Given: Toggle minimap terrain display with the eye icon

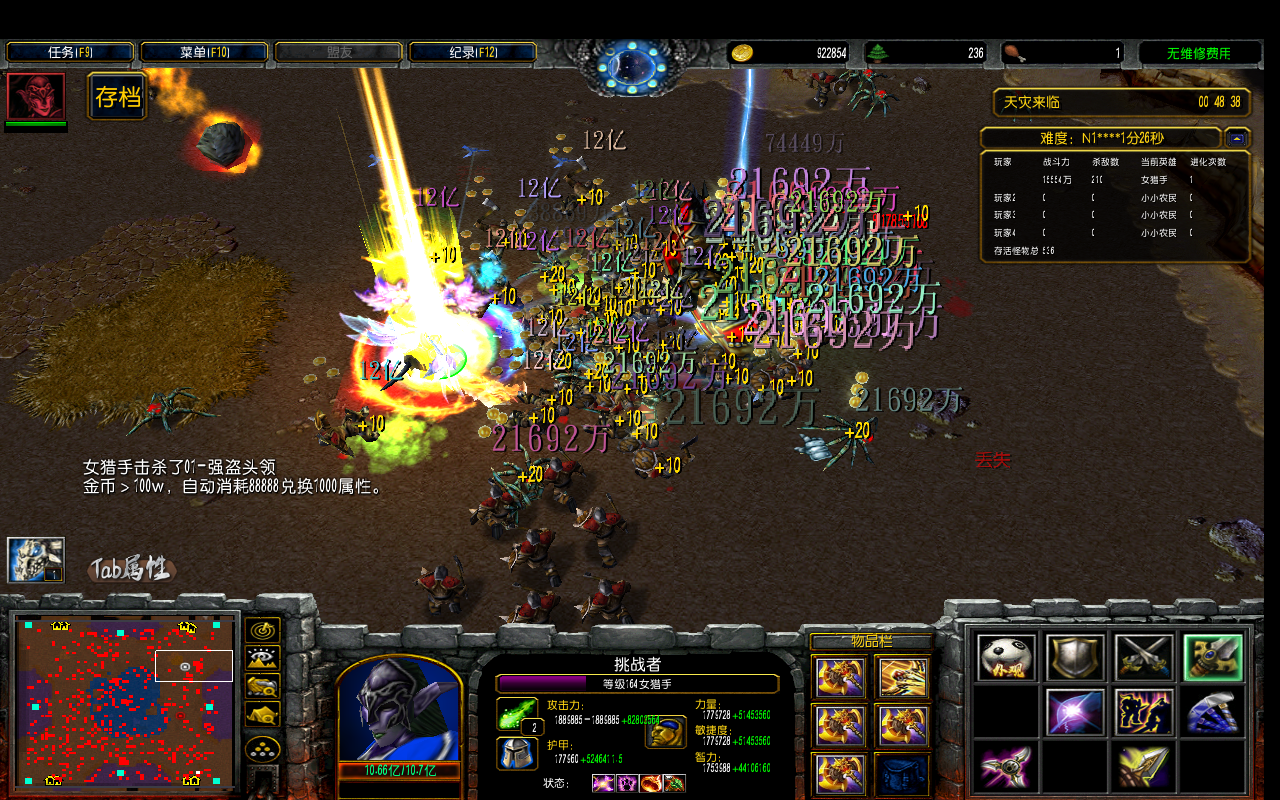Looking at the screenshot, I should coord(263,659).
